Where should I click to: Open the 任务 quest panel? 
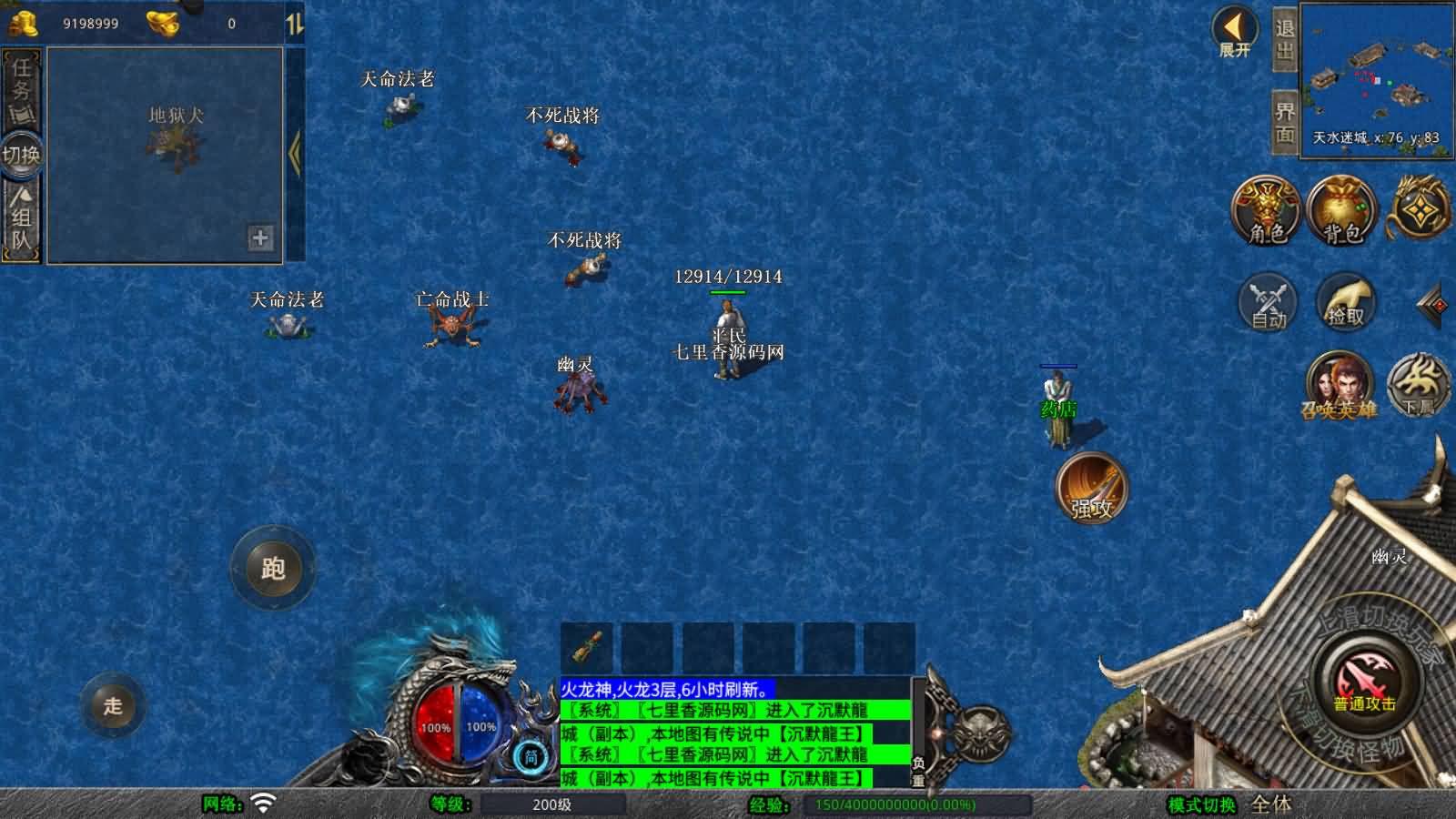click(20, 89)
